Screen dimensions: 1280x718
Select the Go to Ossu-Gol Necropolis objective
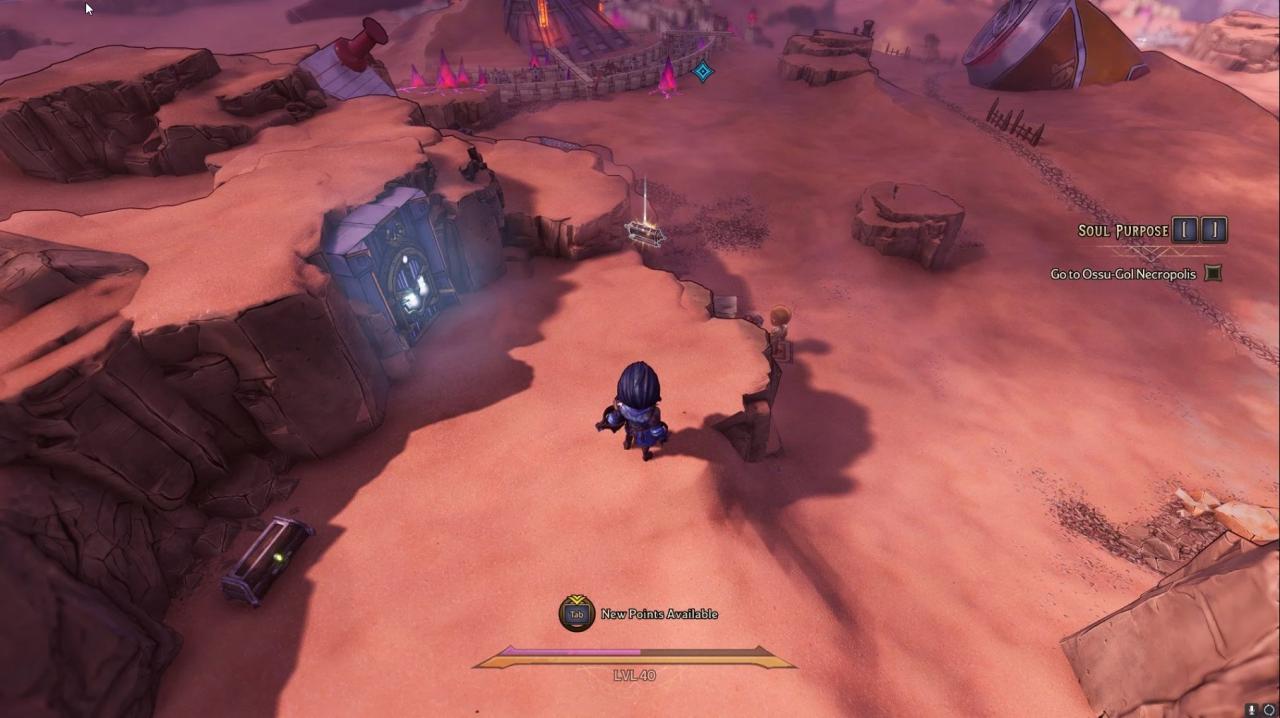point(1123,274)
